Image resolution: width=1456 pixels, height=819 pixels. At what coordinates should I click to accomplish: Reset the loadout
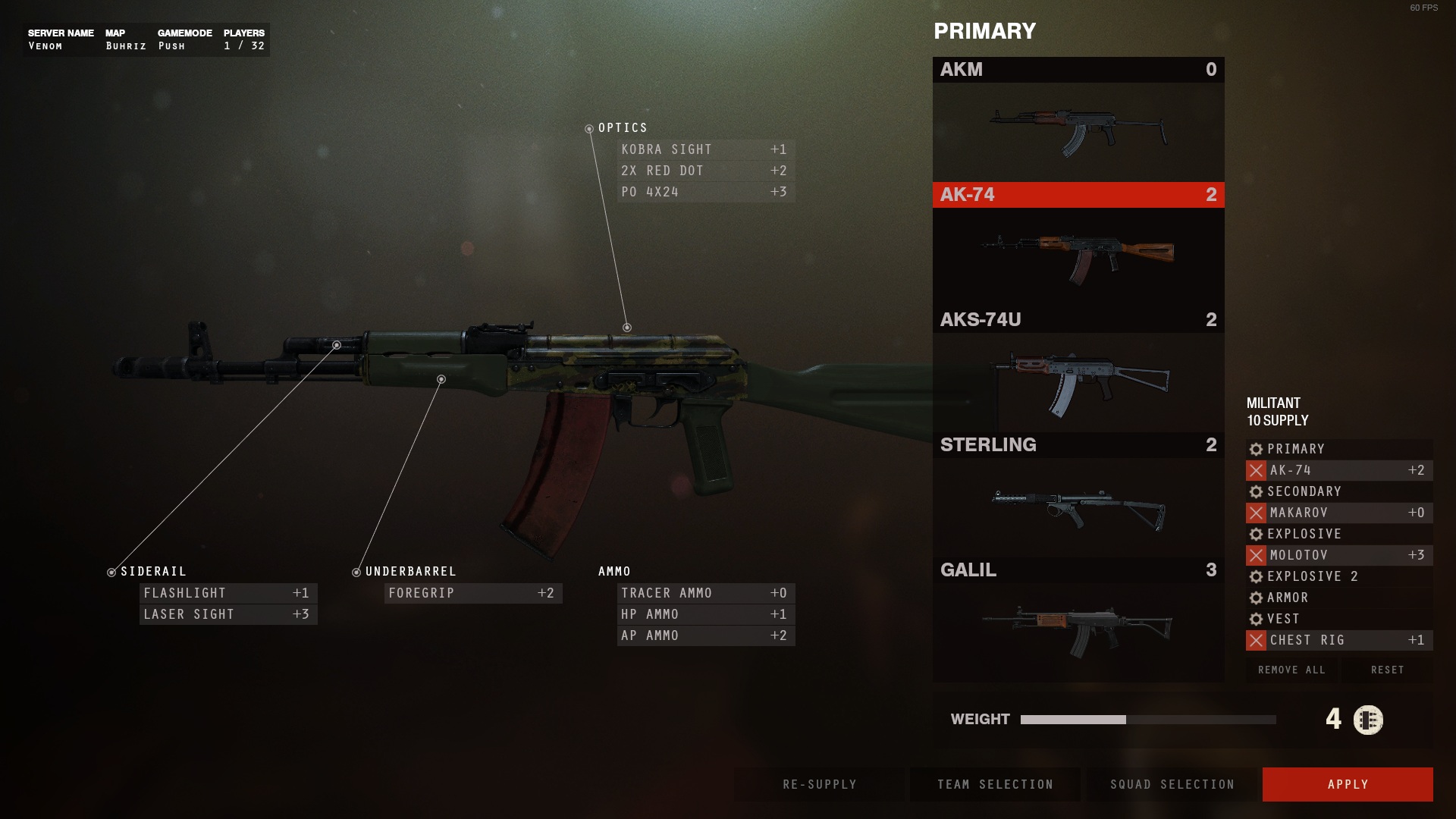[1387, 670]
